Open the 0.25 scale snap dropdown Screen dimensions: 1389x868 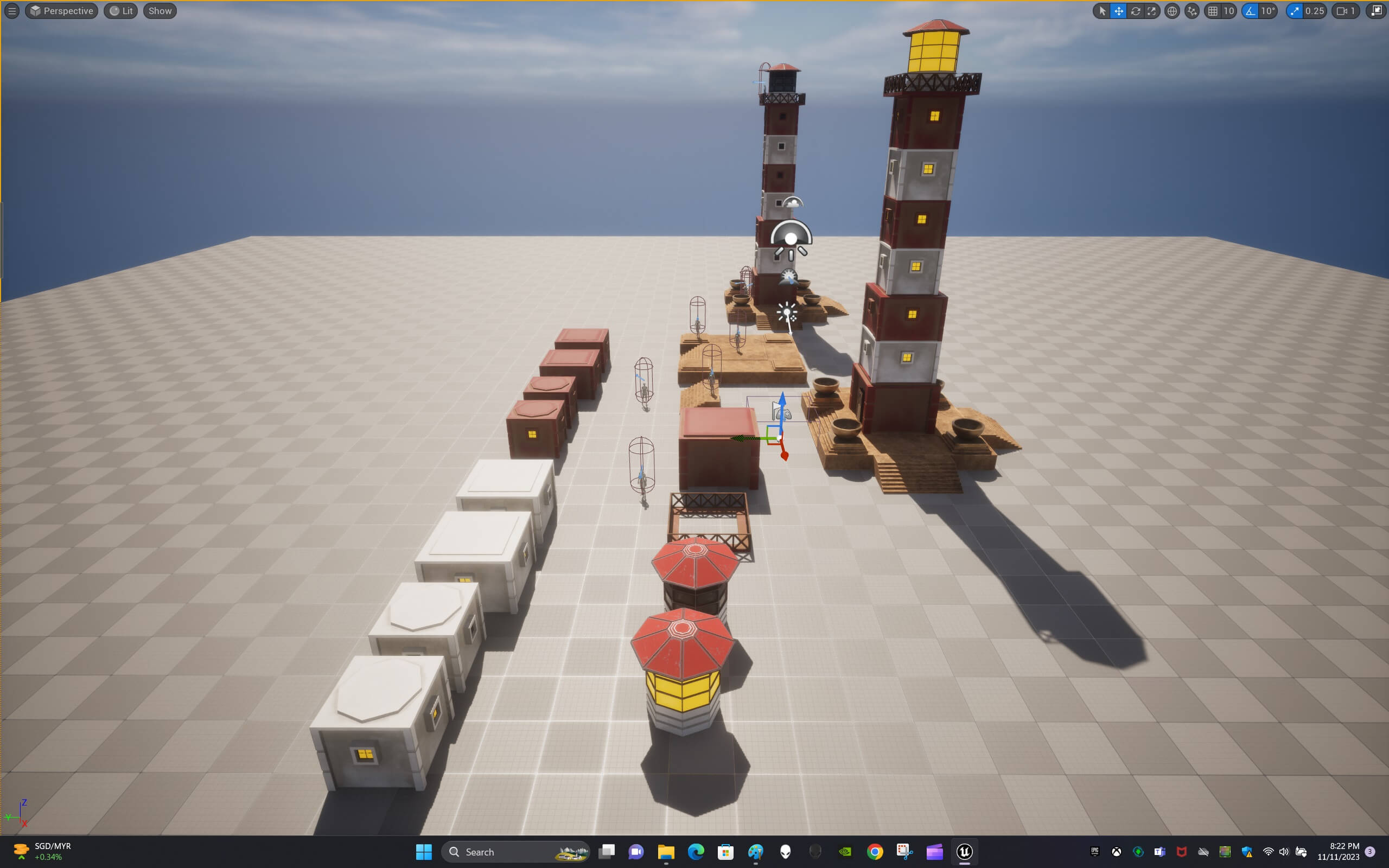click(x=1314, y=11)
